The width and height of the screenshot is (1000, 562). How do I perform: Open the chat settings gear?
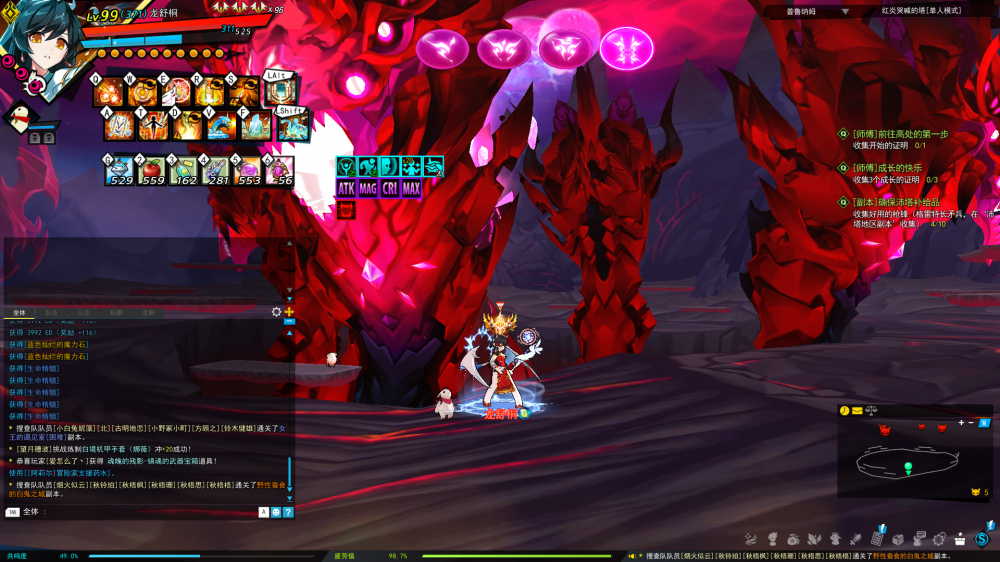pos(277,312)
